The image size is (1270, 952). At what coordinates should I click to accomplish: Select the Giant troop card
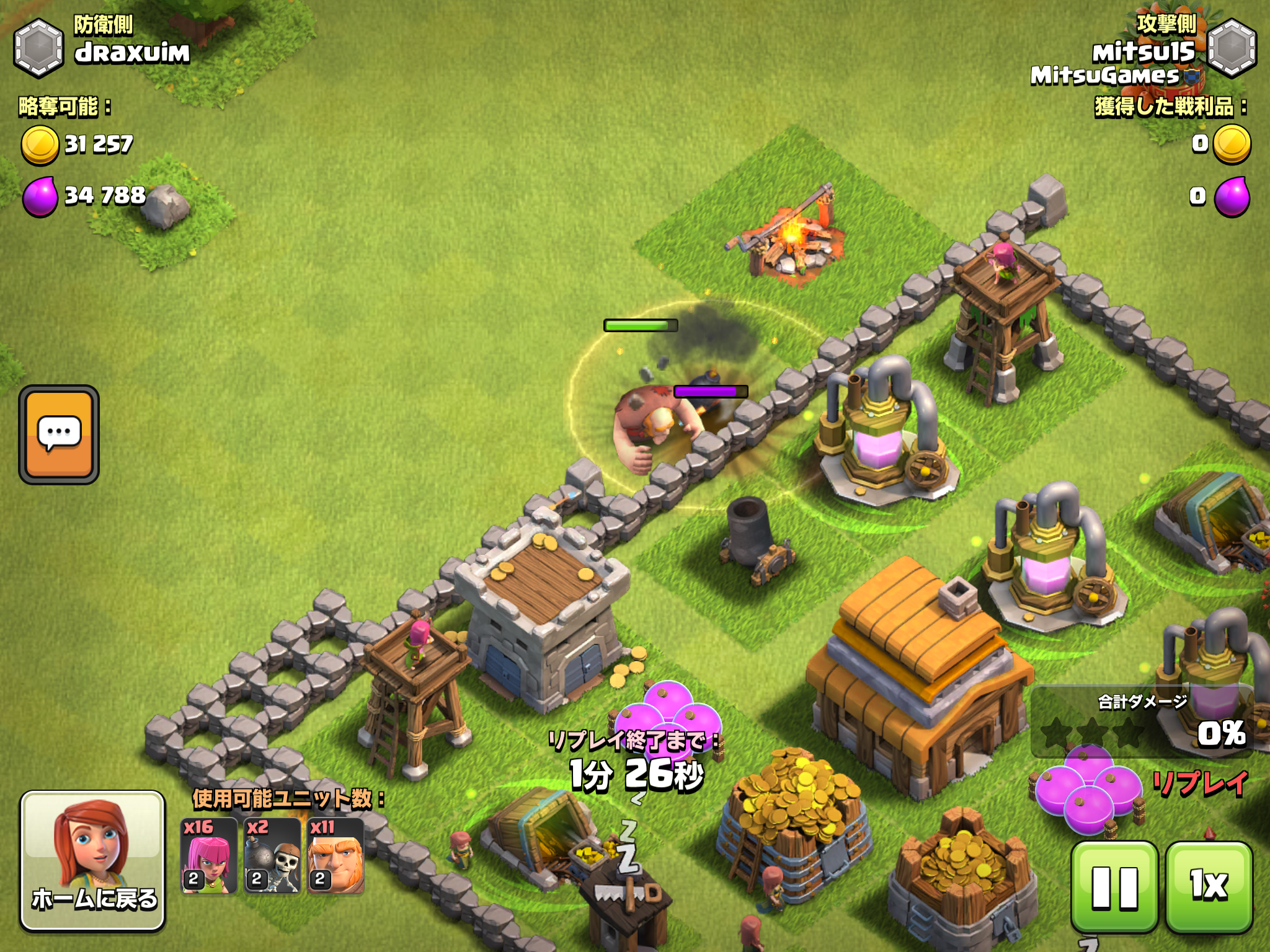(335, 855)
